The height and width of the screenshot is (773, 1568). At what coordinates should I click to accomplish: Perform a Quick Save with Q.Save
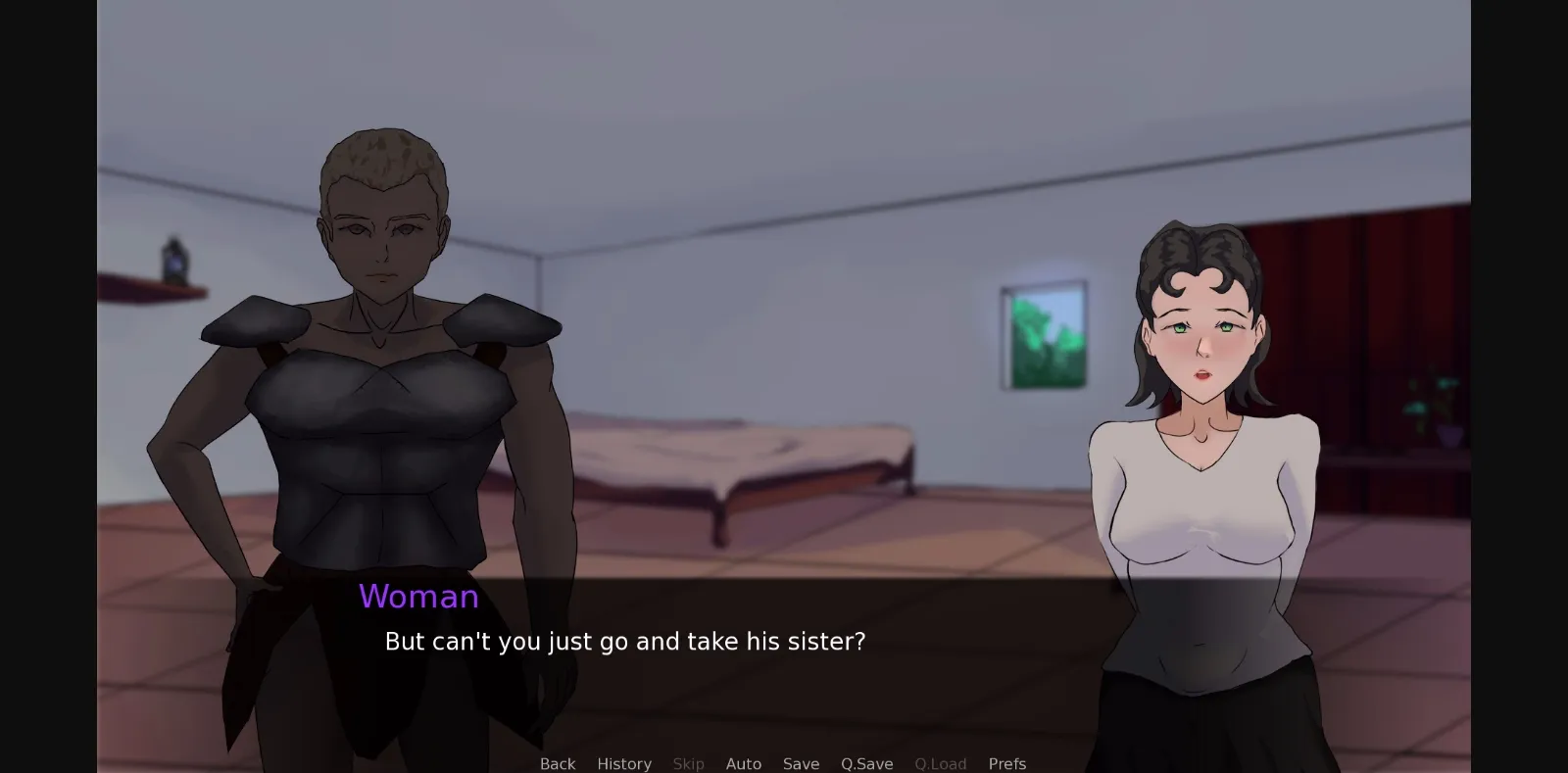pyautogui.click(x=866, y=763)
